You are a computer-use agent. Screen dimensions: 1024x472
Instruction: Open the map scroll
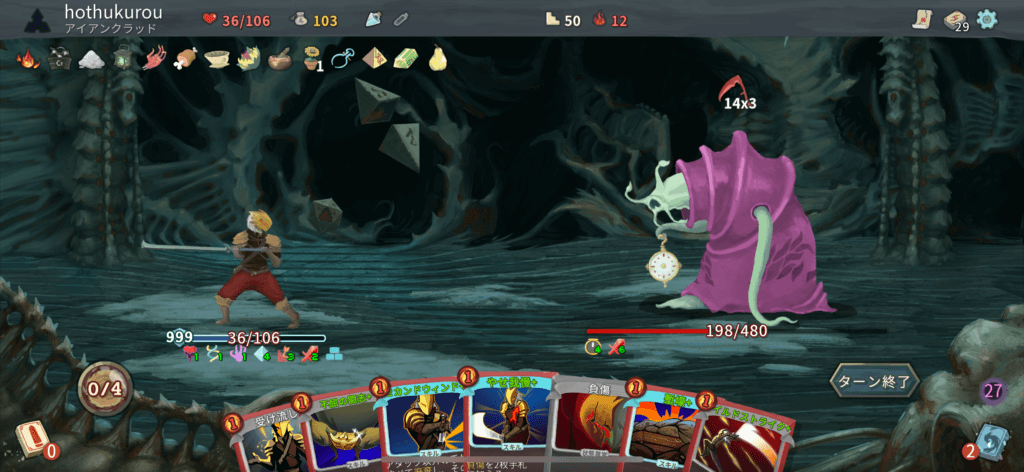tap(922, 18)
